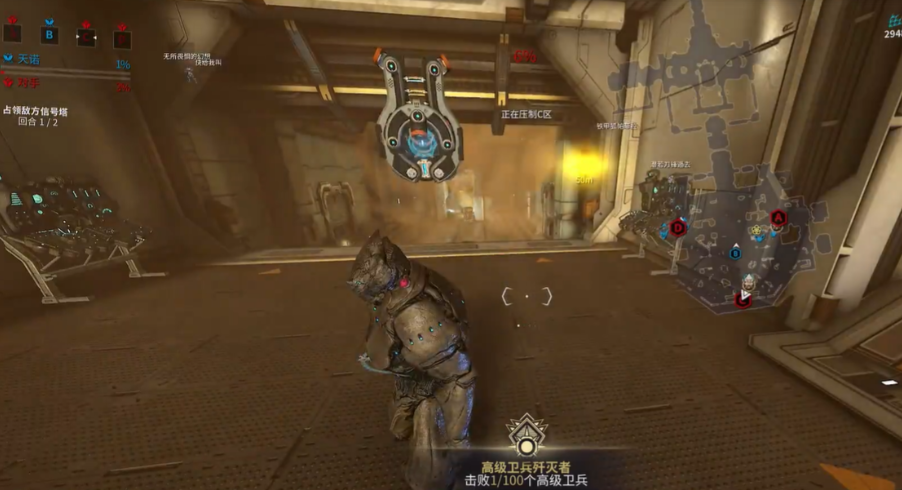Select the blue B tower indicator
The width and height of the screenshot is (902, 490).
click(x=50, y=35)
